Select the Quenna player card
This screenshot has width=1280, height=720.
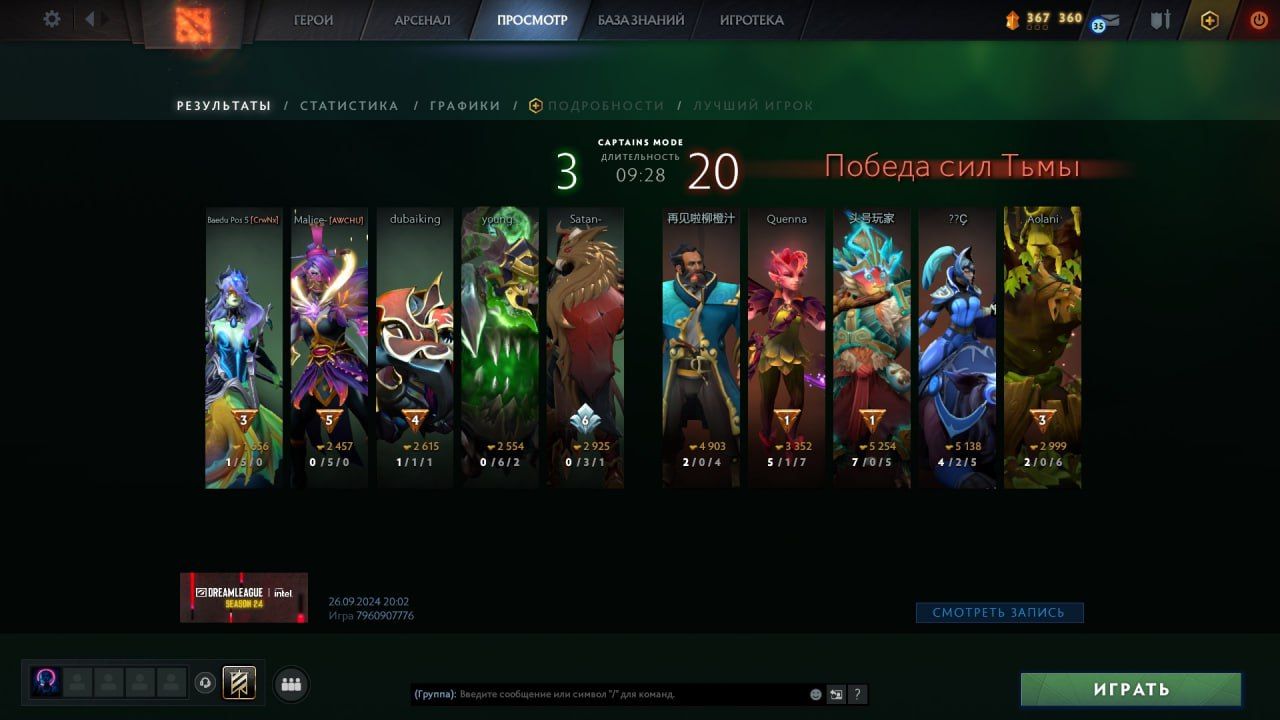[786, 347]
